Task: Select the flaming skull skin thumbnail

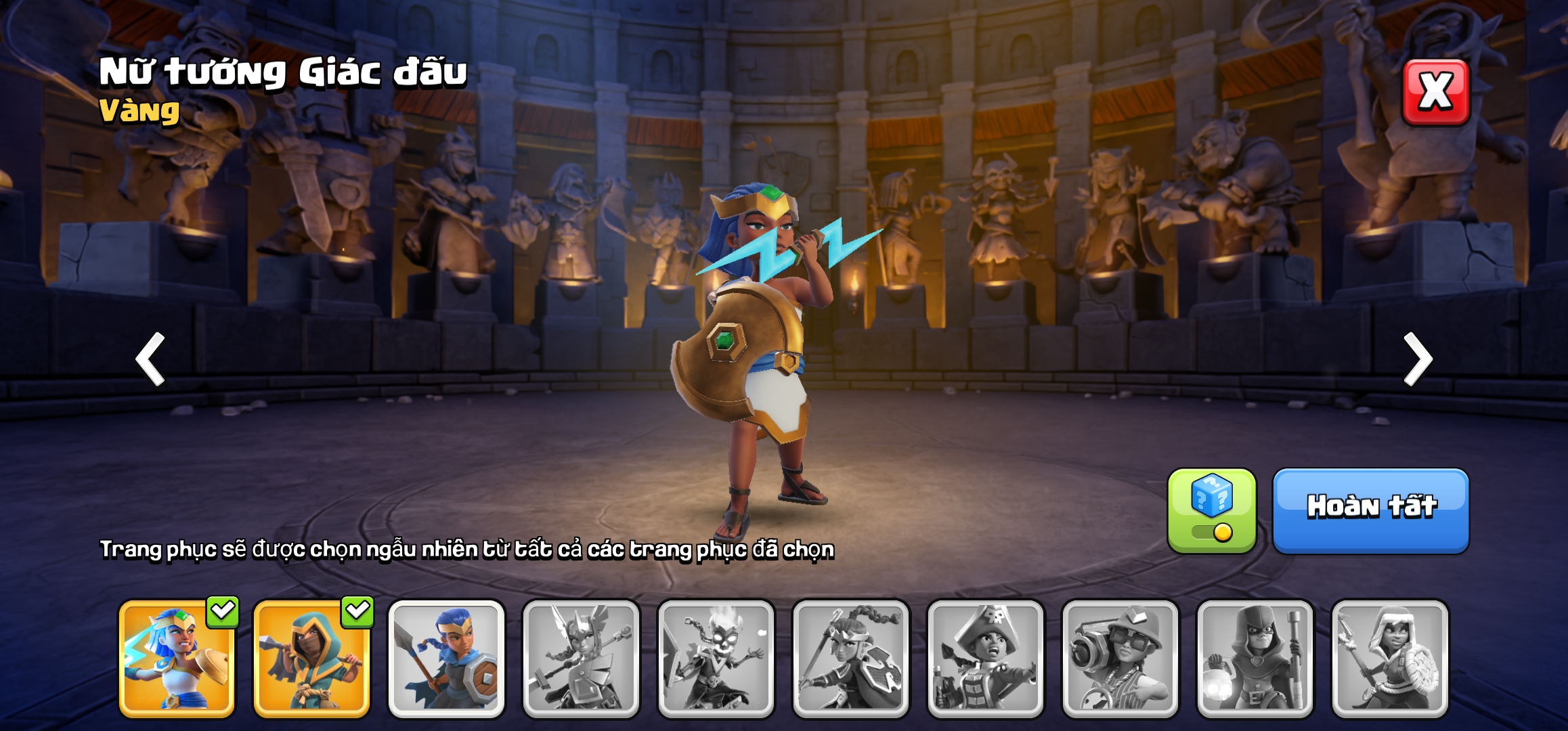Action: pos(716,659)
